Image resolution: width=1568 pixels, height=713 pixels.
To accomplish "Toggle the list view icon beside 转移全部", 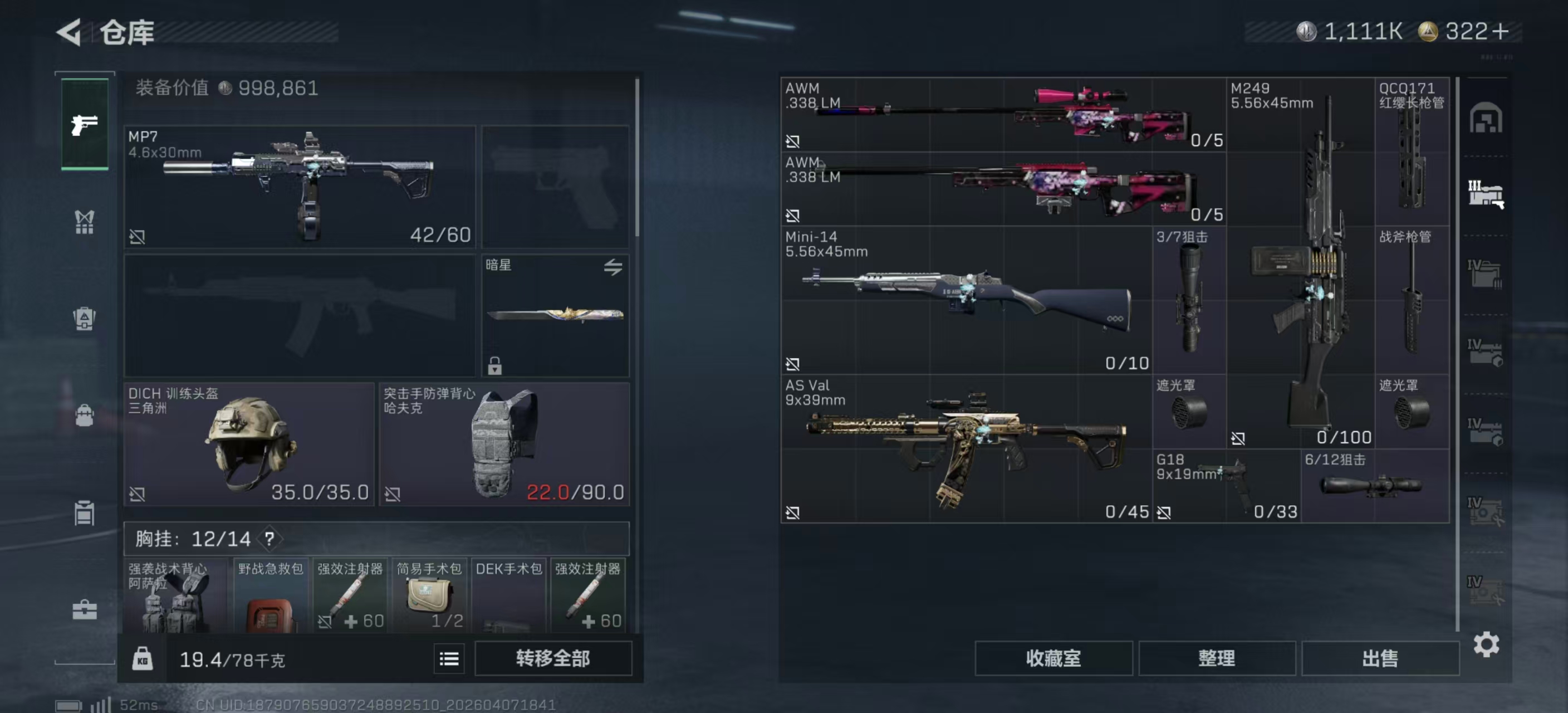I will pos(449,658).
